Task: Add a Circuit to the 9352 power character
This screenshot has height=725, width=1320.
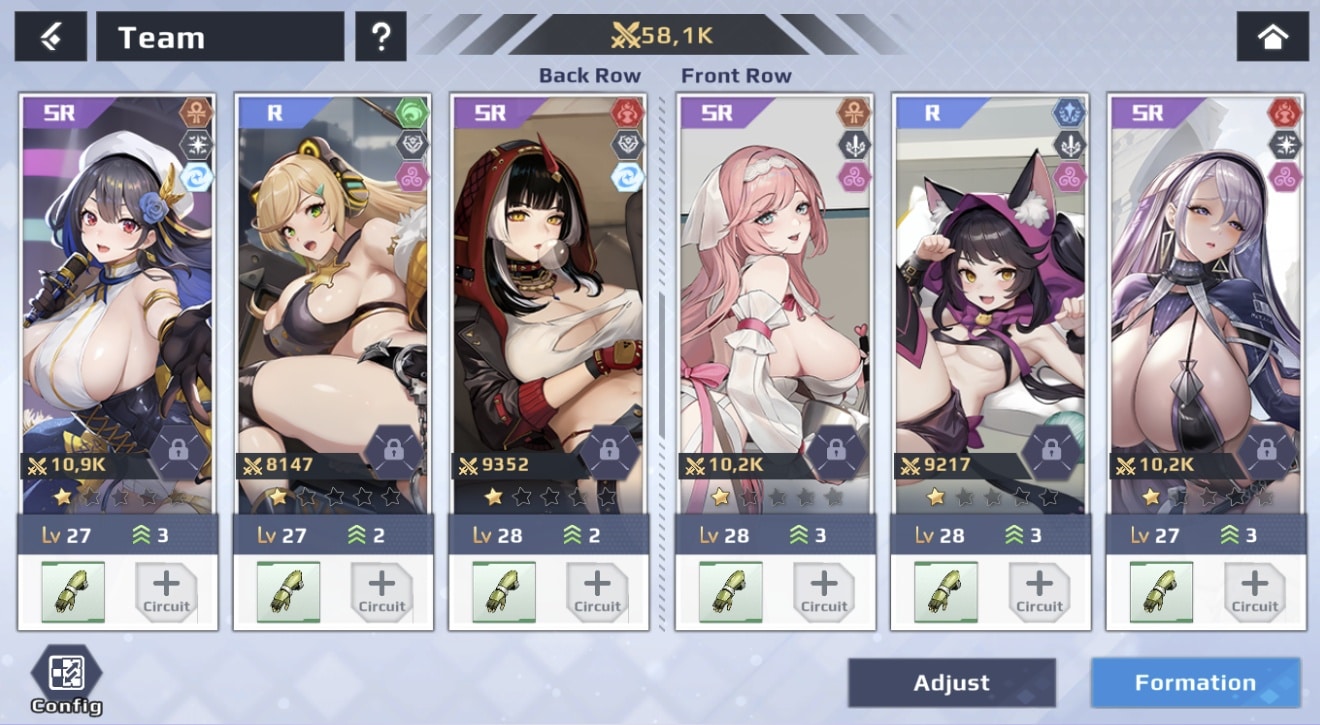Action: tap(597, 592)
